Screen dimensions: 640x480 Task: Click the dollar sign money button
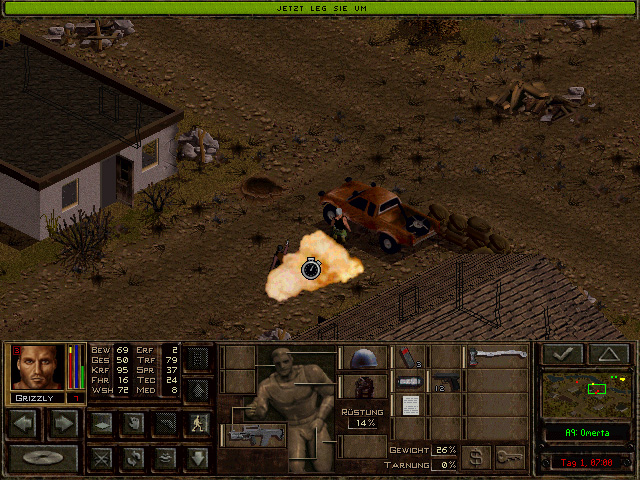477,457
